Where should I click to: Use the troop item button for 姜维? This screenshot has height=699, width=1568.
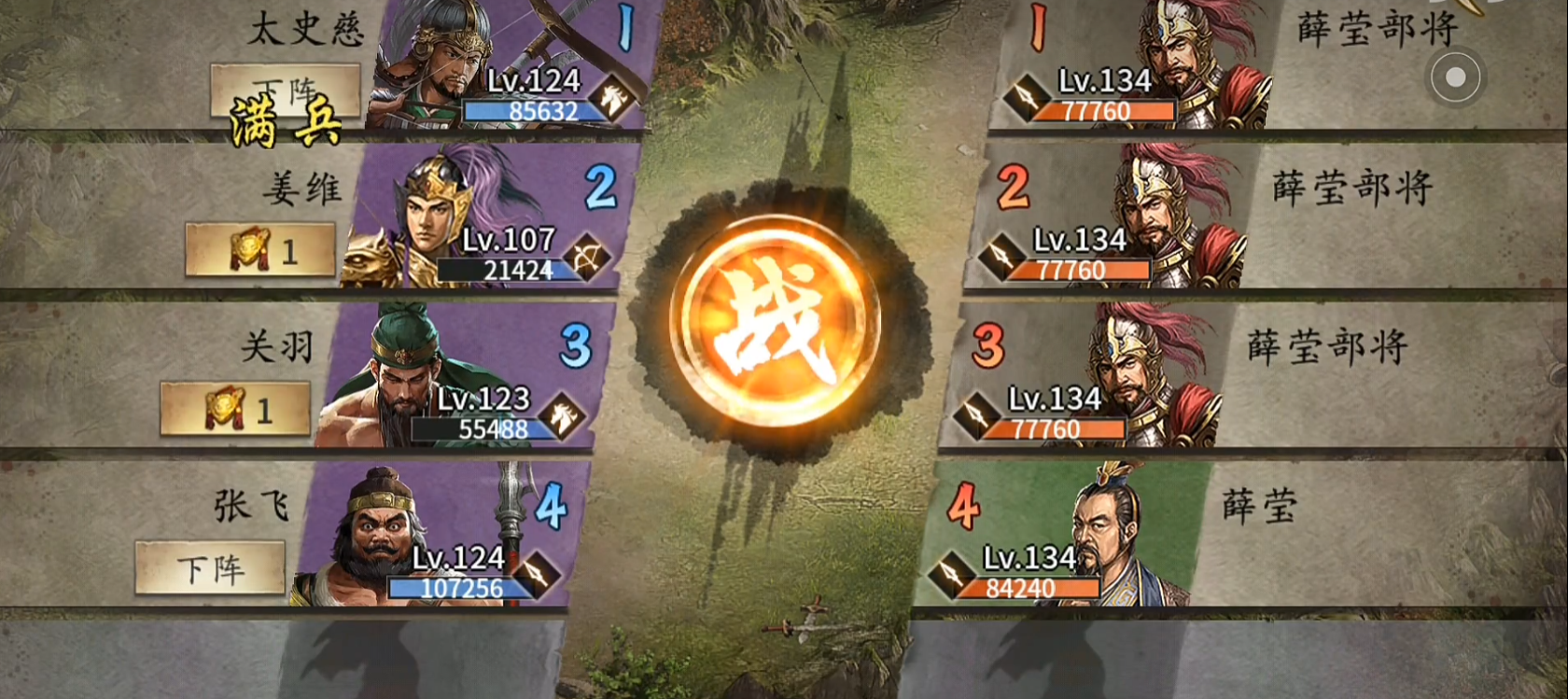[x=260, y=250]
